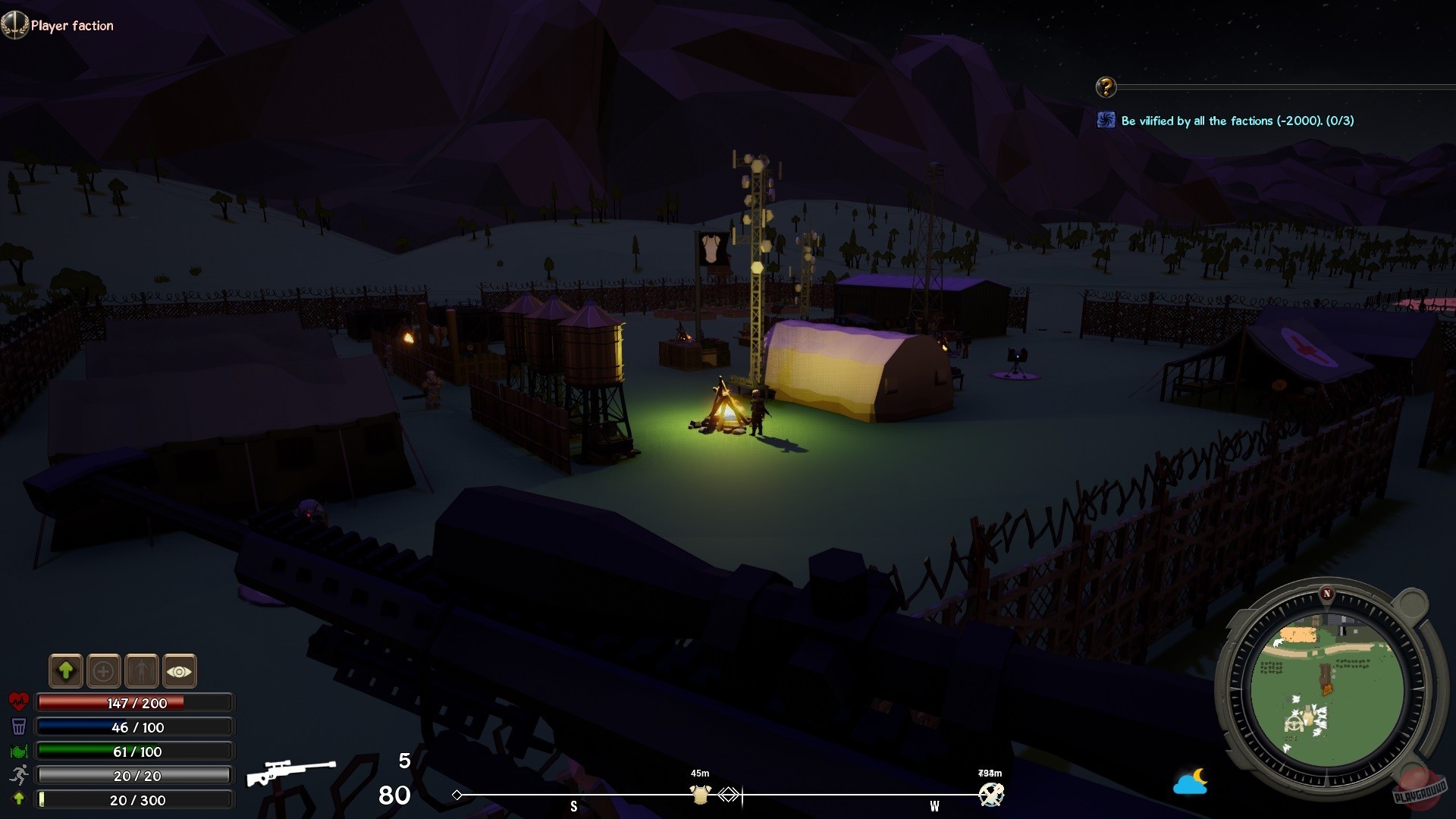1456x819 pixels.
Task: Open the weather moon and cloud indicator
Action: pos(1191,781)
